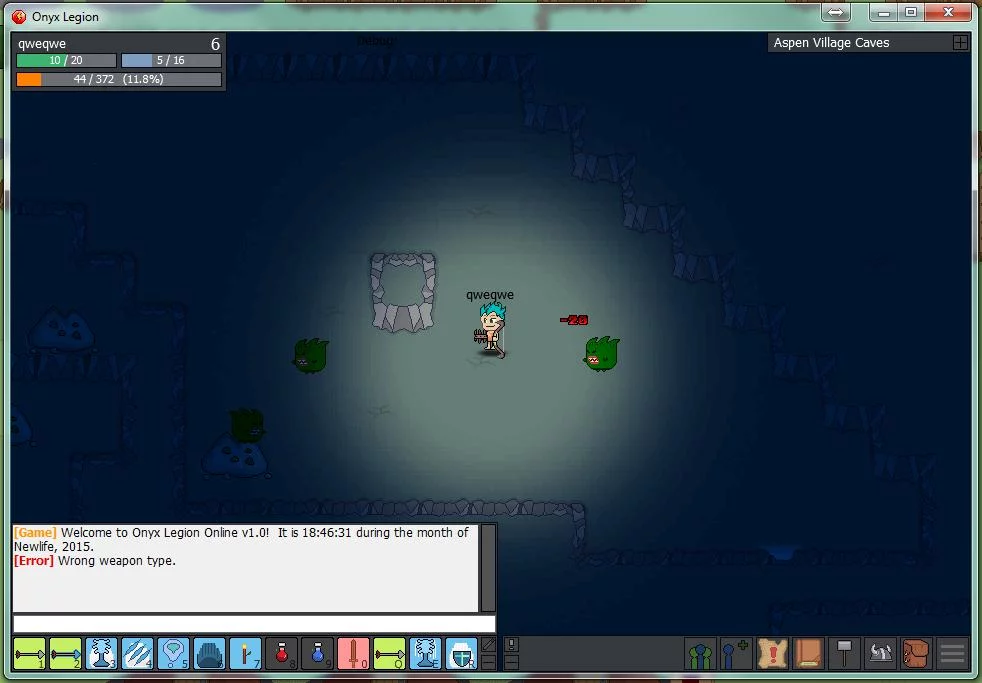The width and height of the screenshot is (982, 683).
Task: Open the inventory backpack
Action: point(916,654)
